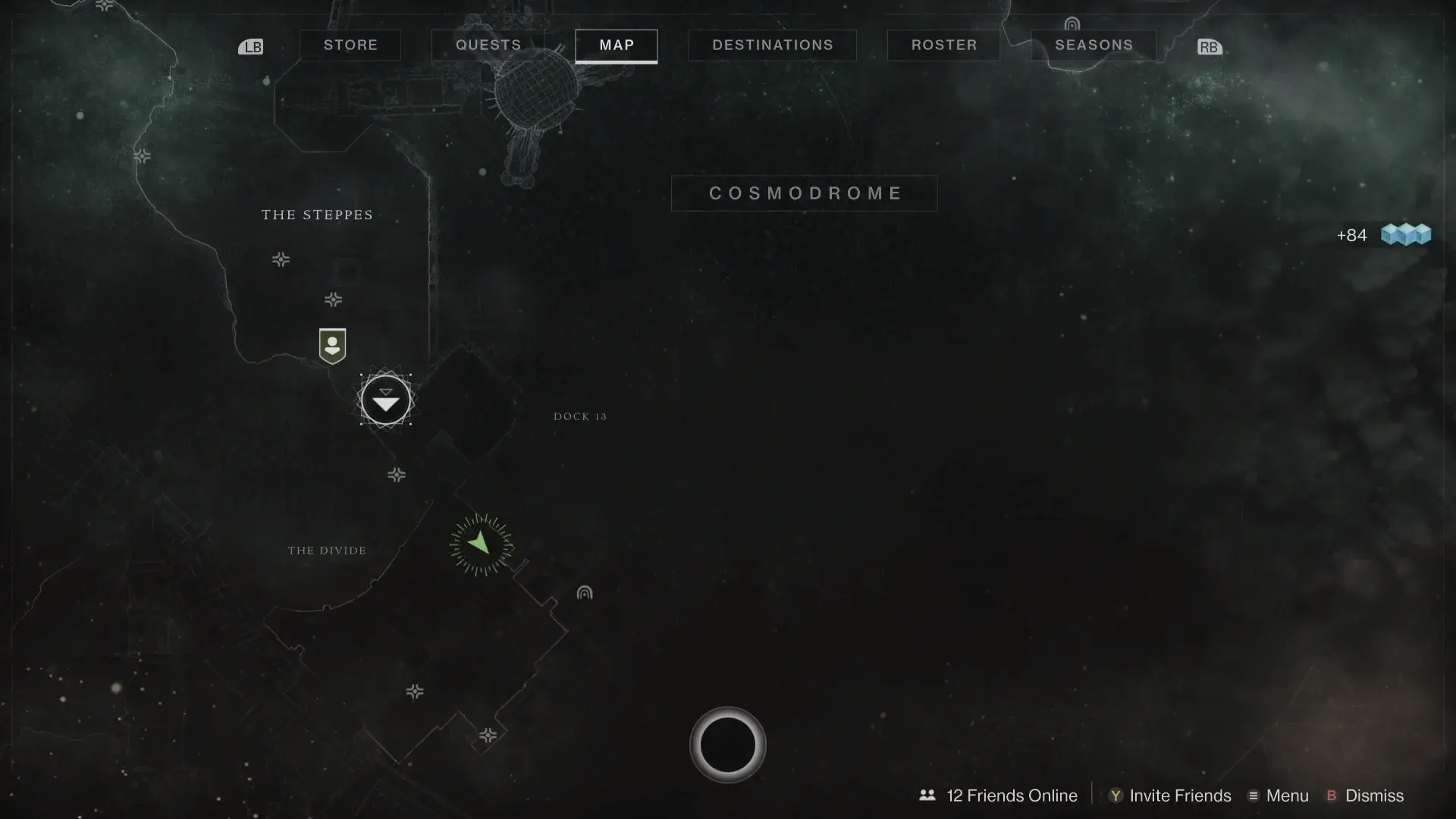The height and width of the screenshot is (819, 1456).
Task: Switch to the Quests tab
Action: click(488, 45)
